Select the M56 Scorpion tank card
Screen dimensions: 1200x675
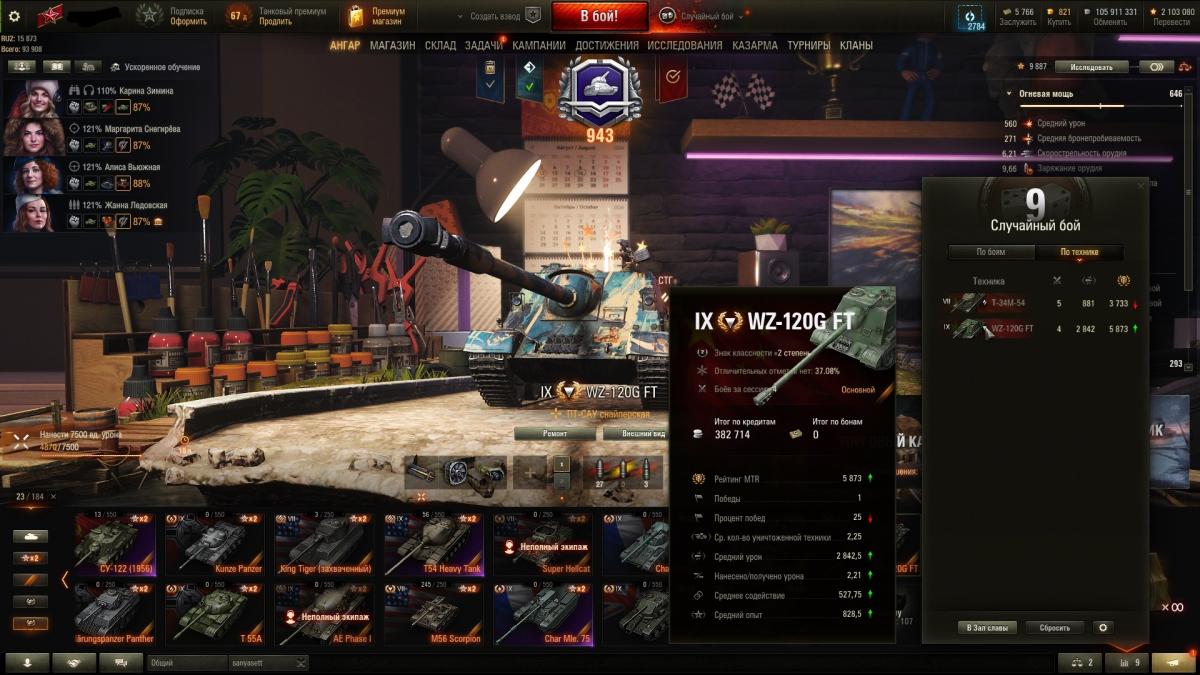pyautogui.click(x=433, y=614)
